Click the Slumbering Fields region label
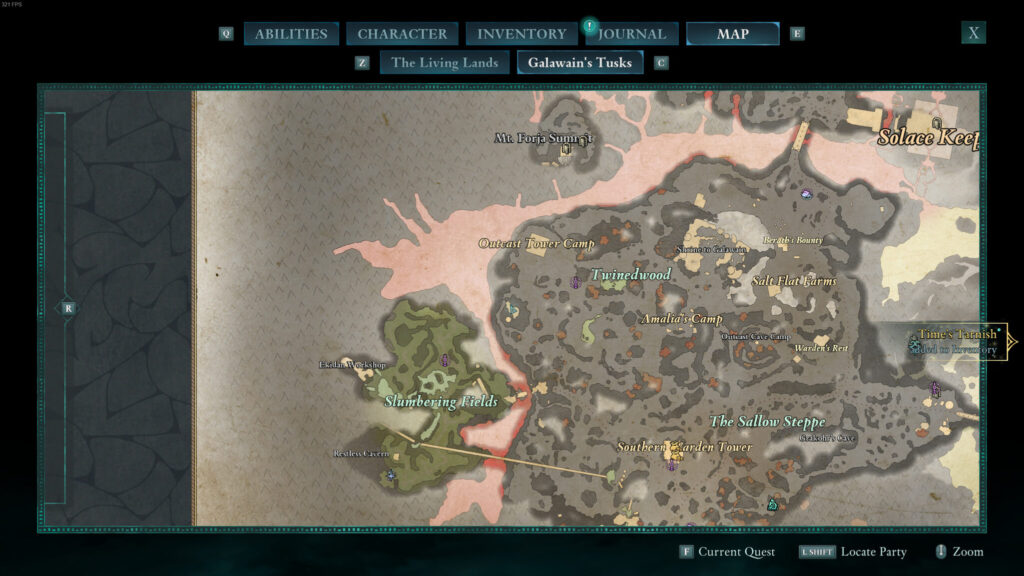1024x576 pixels. 441,402
